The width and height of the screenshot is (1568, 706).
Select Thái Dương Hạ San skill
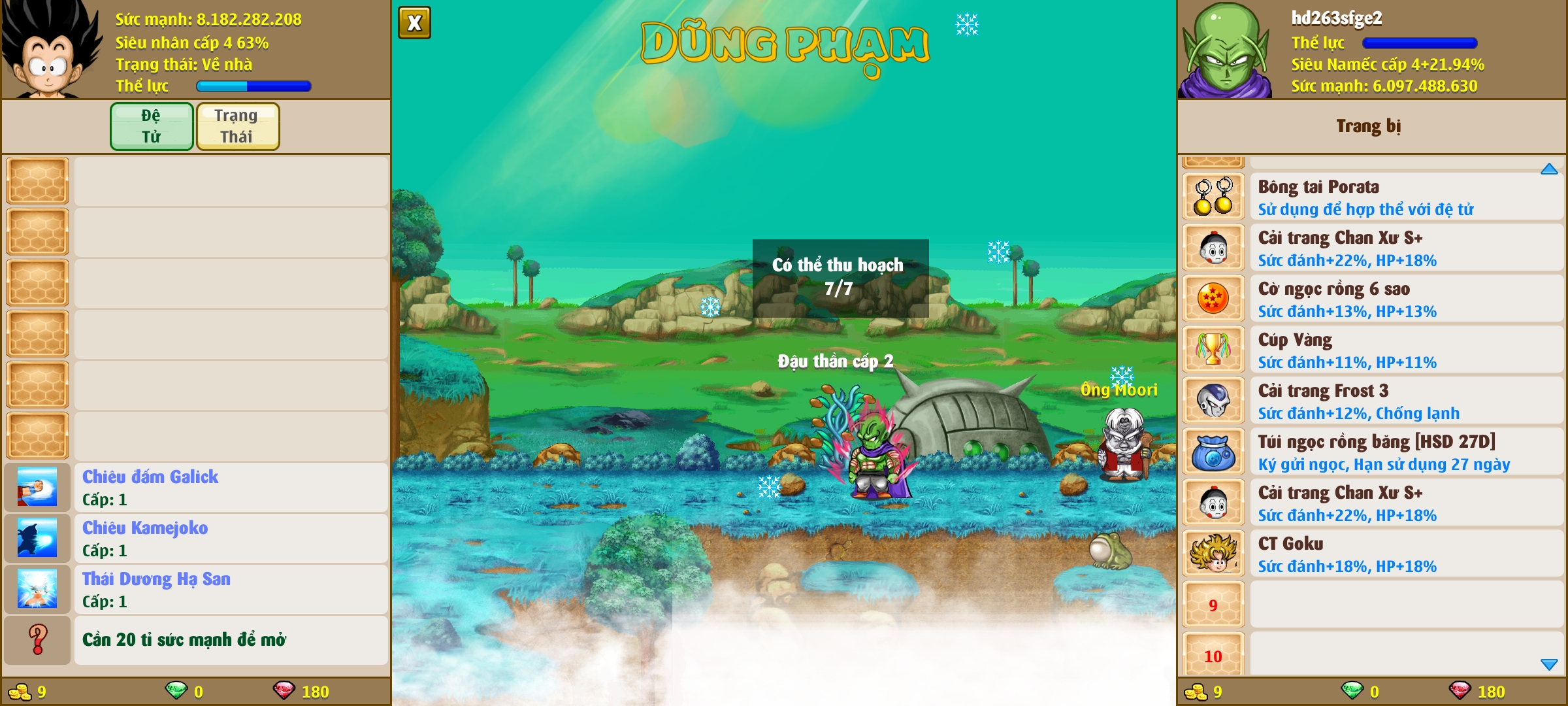196,590
